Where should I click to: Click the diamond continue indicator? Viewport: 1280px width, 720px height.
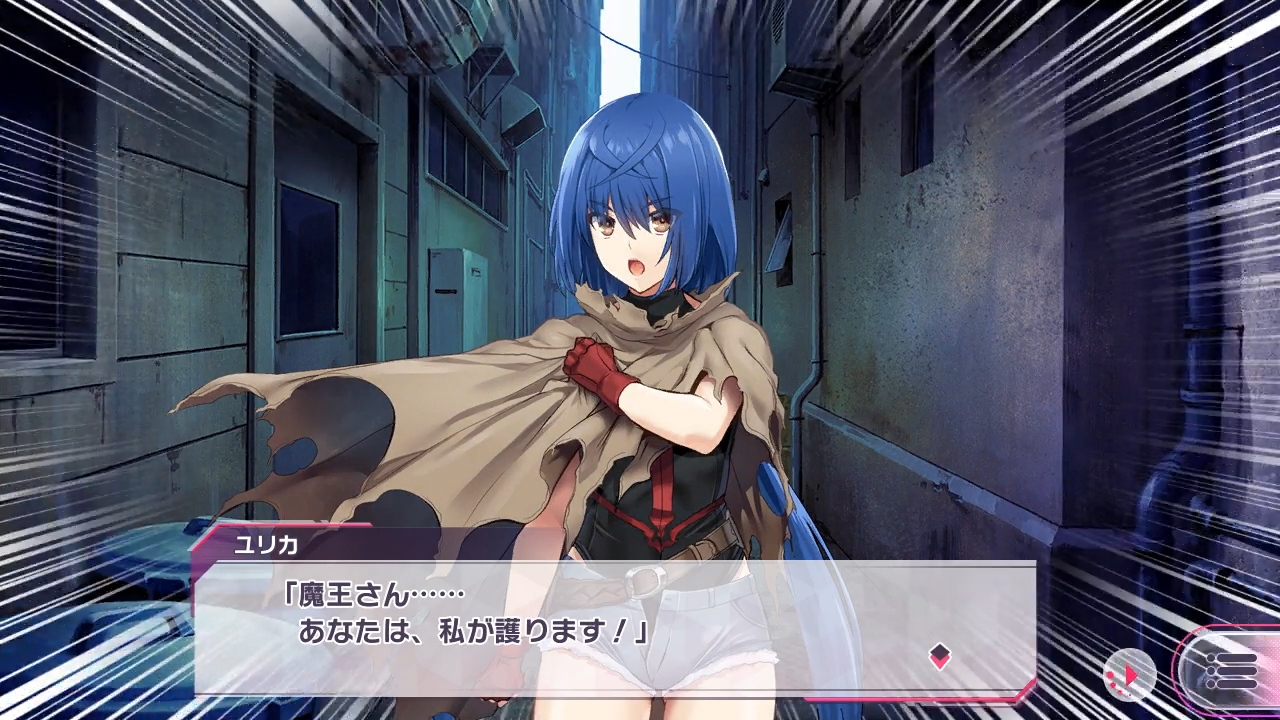(x=939, y=656)
